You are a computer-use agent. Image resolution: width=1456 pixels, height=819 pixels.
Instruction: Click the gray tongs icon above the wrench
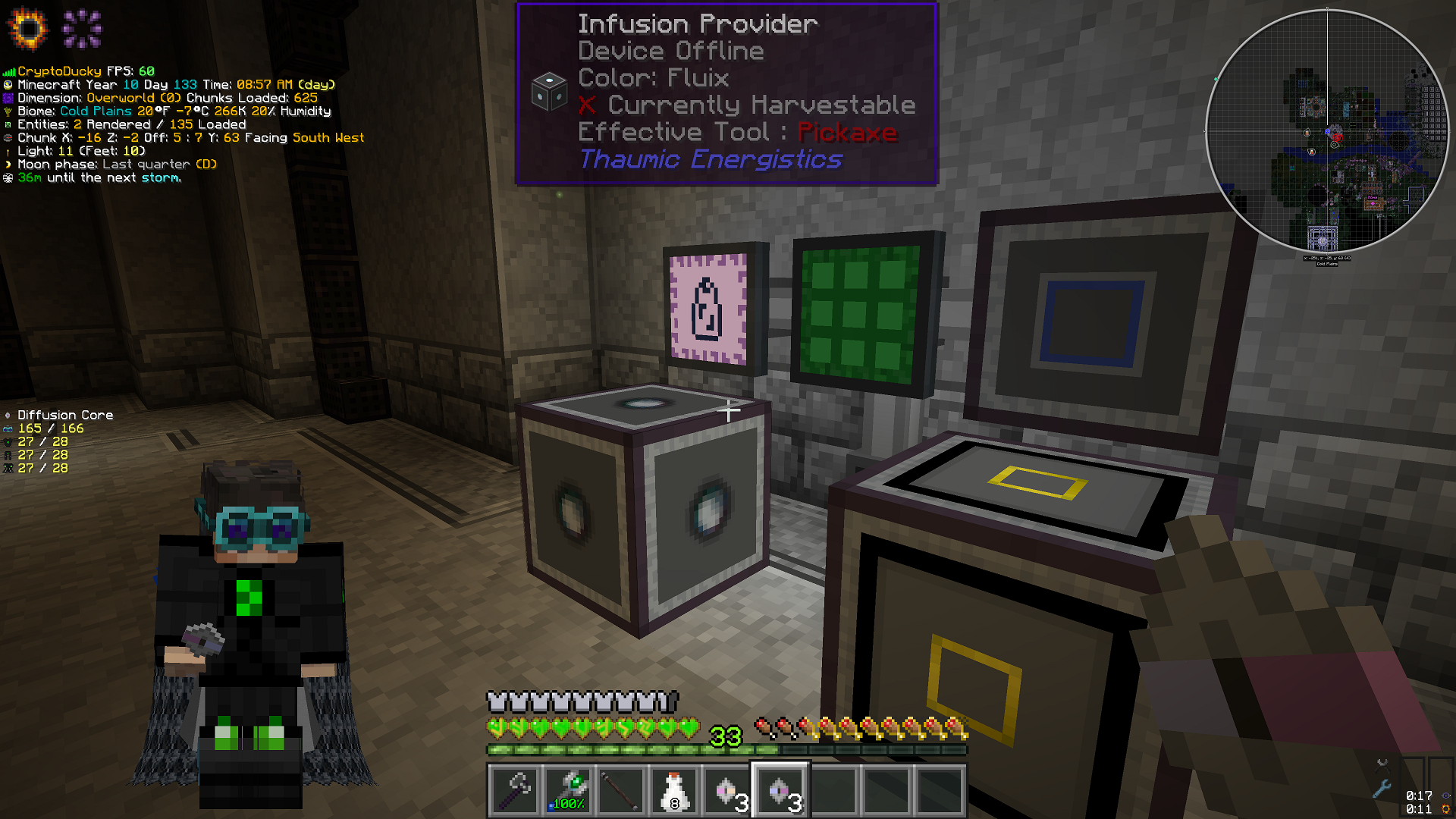(x=1382, y=763)
